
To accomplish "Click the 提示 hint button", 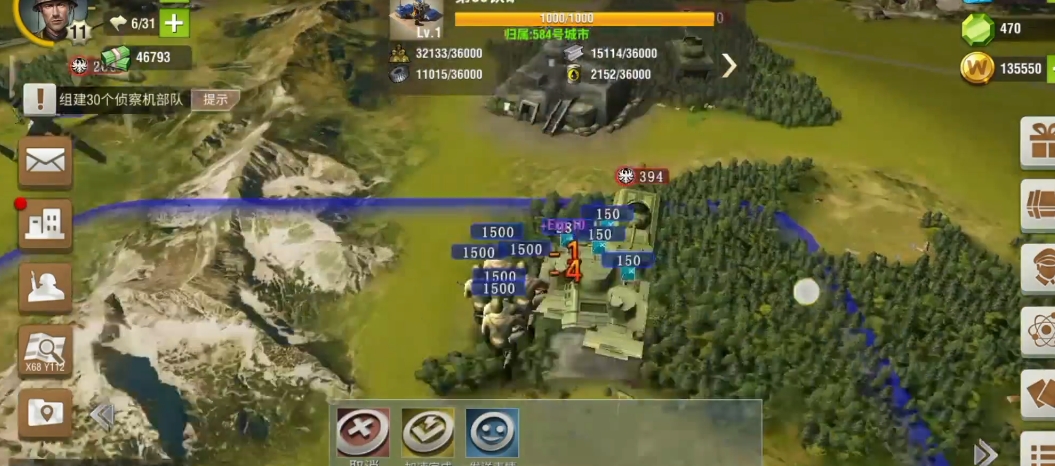I will pyautogui.click(x=215, y=99).
